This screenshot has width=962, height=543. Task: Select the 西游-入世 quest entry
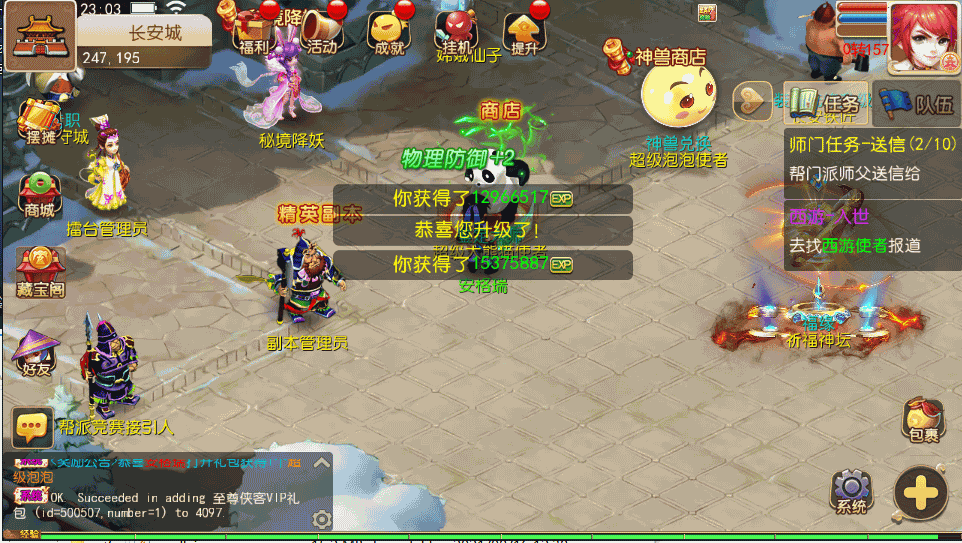coord(870,231)
